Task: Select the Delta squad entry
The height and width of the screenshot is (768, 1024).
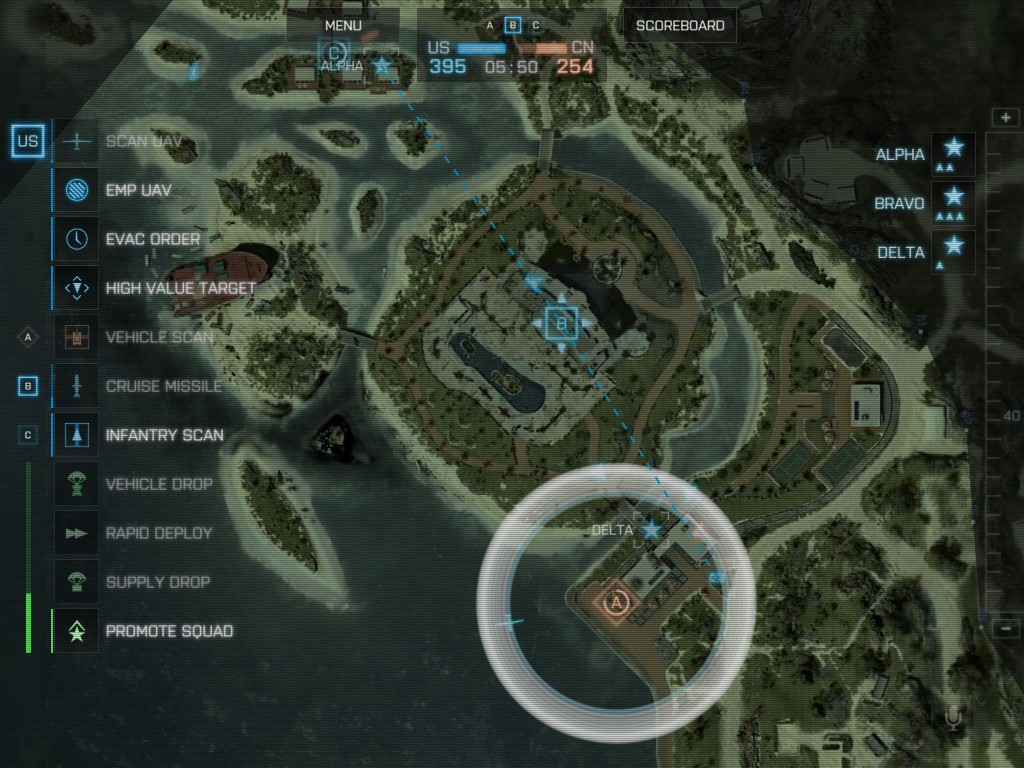Action: click(x=953, y=252)
